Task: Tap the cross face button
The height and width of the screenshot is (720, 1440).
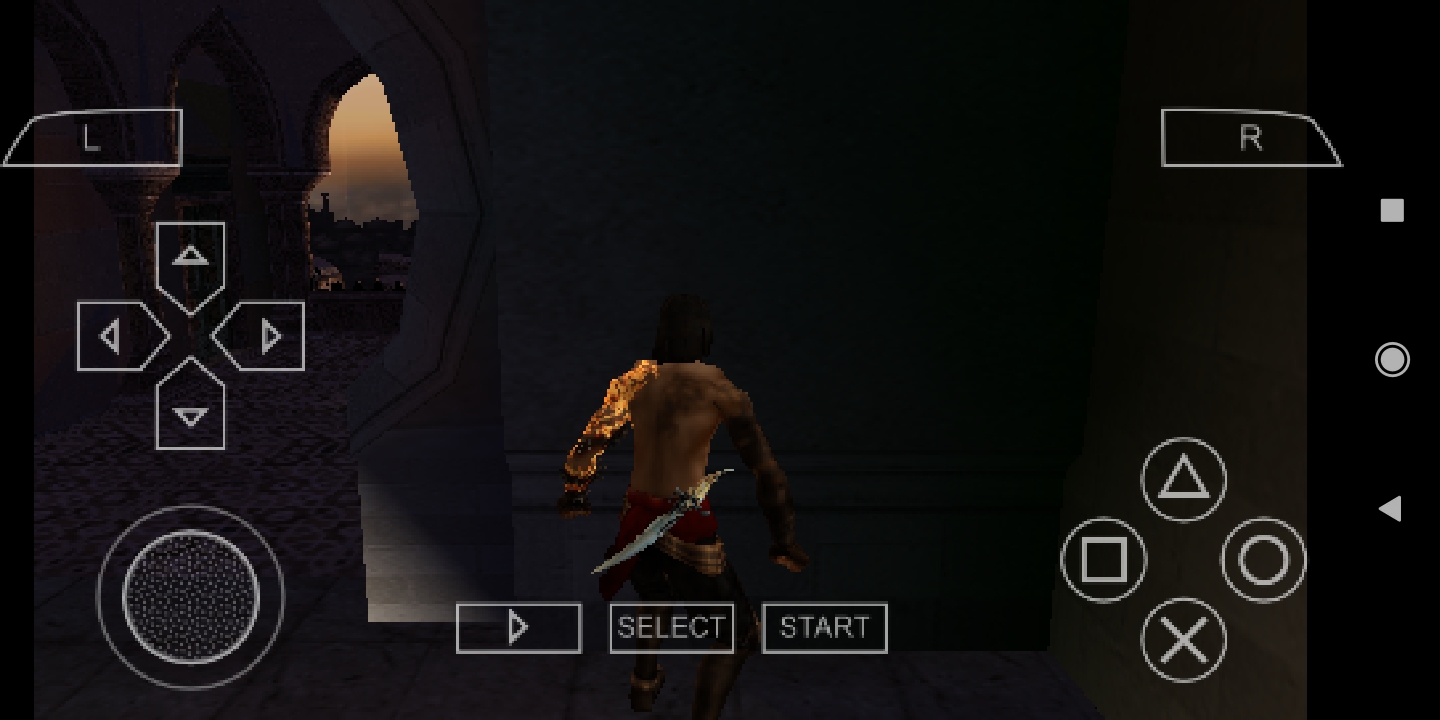Action: click(x=1183, y=640)
